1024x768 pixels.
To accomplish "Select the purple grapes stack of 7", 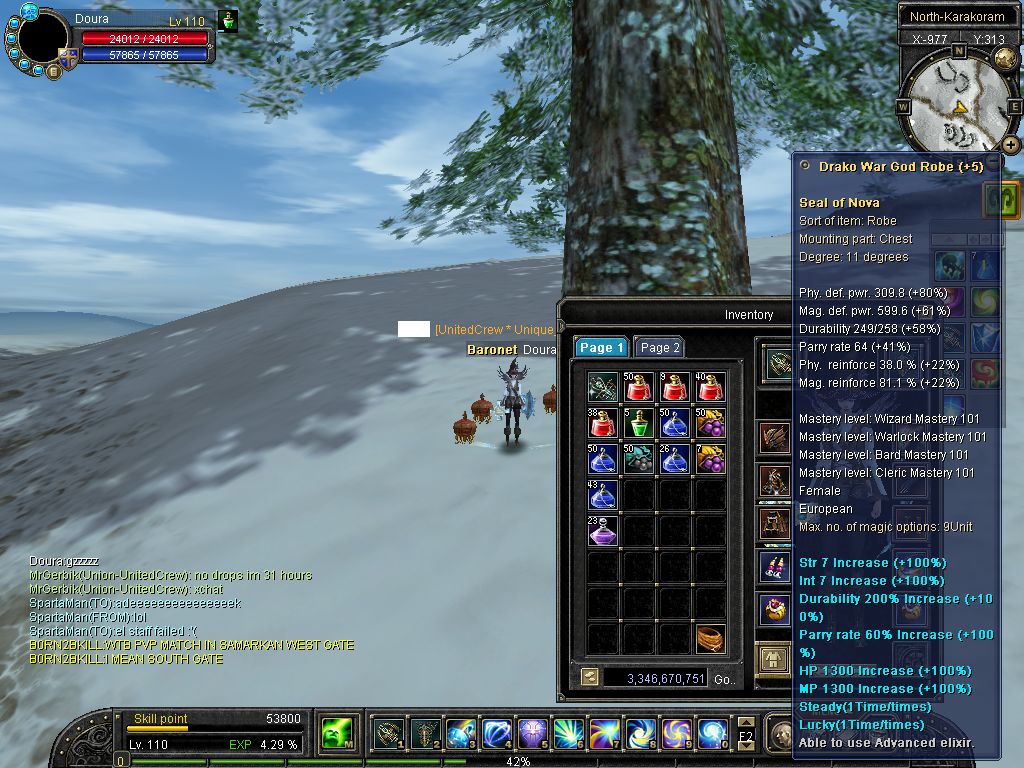I will 711,458.
